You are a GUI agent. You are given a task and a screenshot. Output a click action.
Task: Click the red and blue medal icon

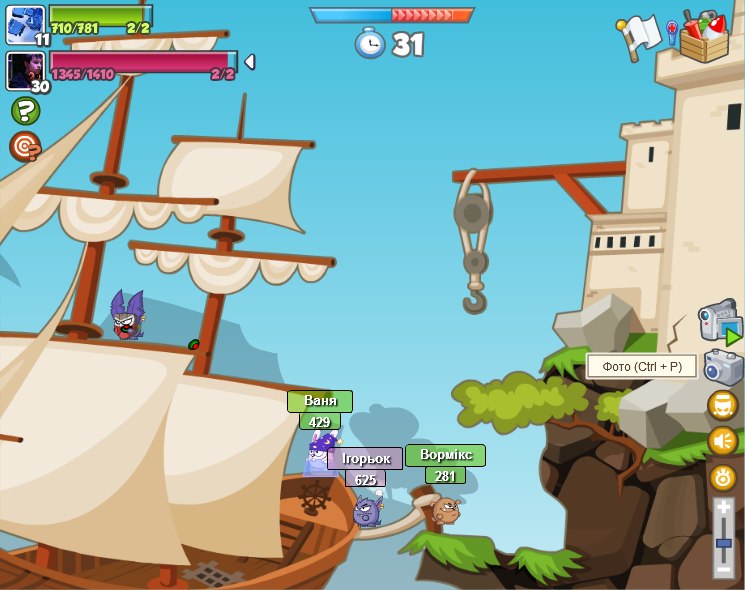[x=672, y=32]
